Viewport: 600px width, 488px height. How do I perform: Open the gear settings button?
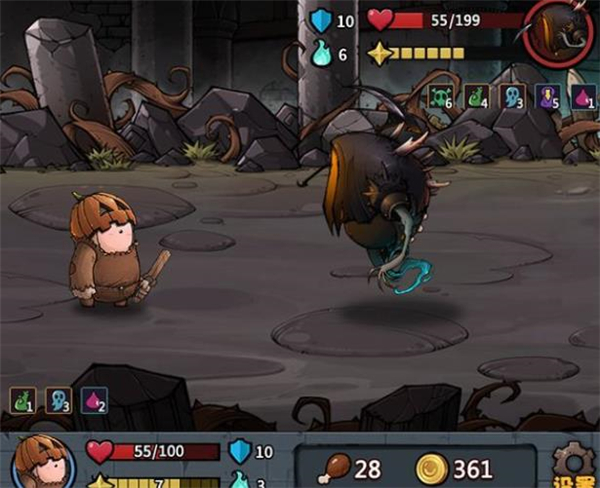(x=574, y=462)
